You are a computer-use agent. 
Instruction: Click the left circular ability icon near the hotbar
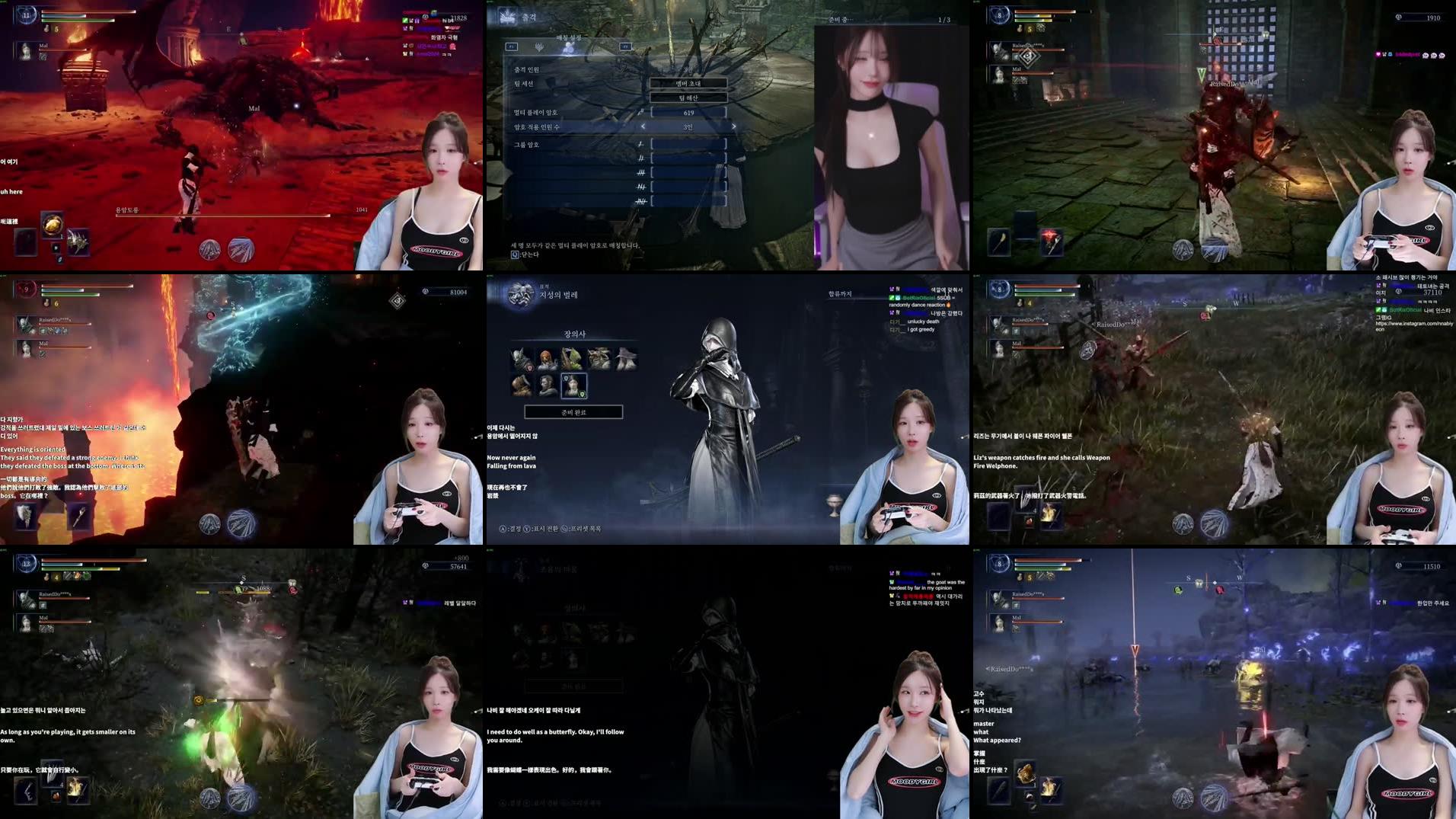(209, 524)
